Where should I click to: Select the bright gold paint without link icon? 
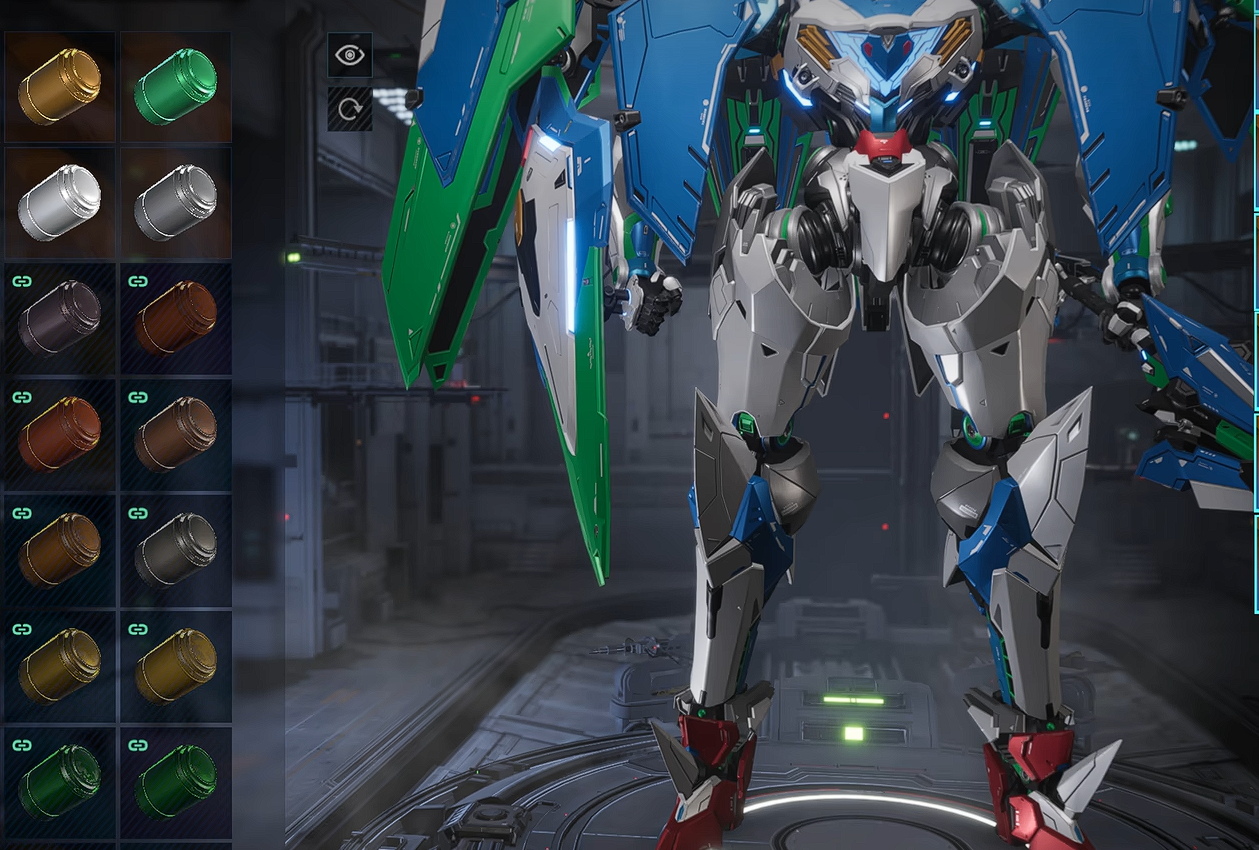point(59,86)
